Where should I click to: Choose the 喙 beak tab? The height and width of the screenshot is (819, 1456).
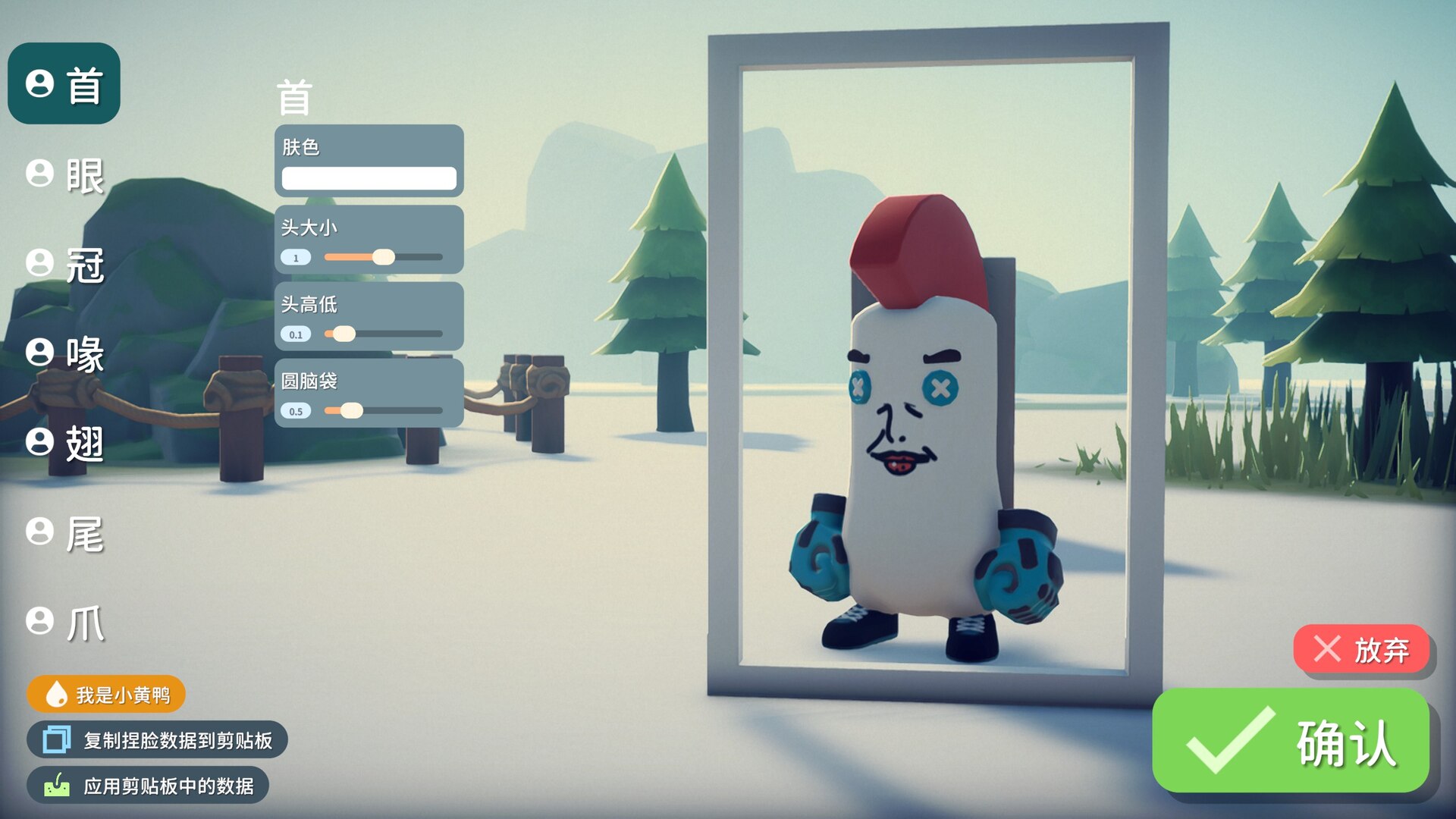point(66,353)
